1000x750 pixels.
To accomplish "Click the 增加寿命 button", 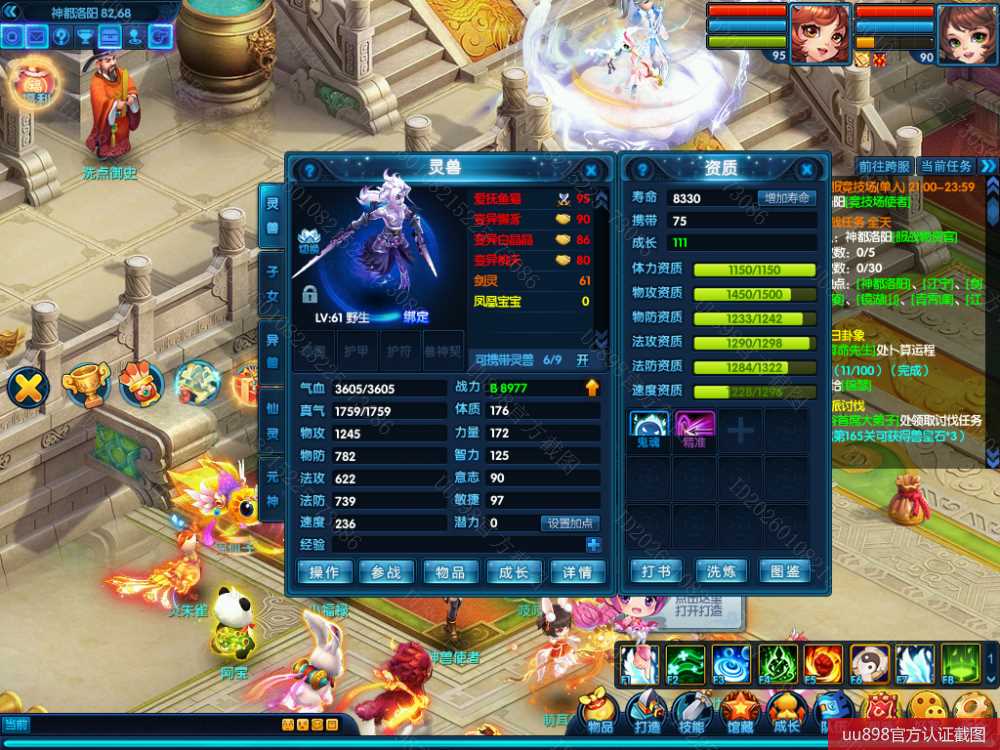I will (x=786, y=198).
